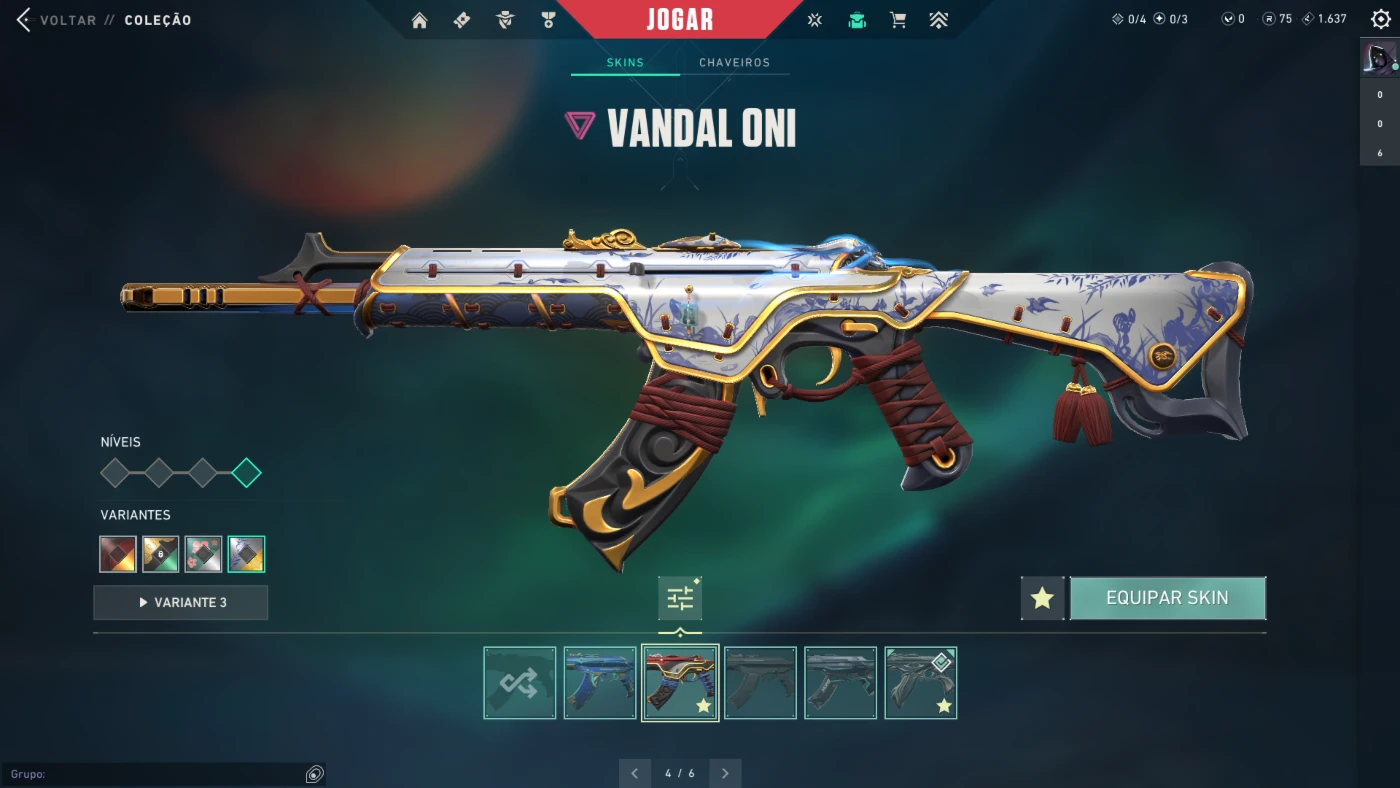
Task: Choose the red and gold variant
Action: coord(118,554)
